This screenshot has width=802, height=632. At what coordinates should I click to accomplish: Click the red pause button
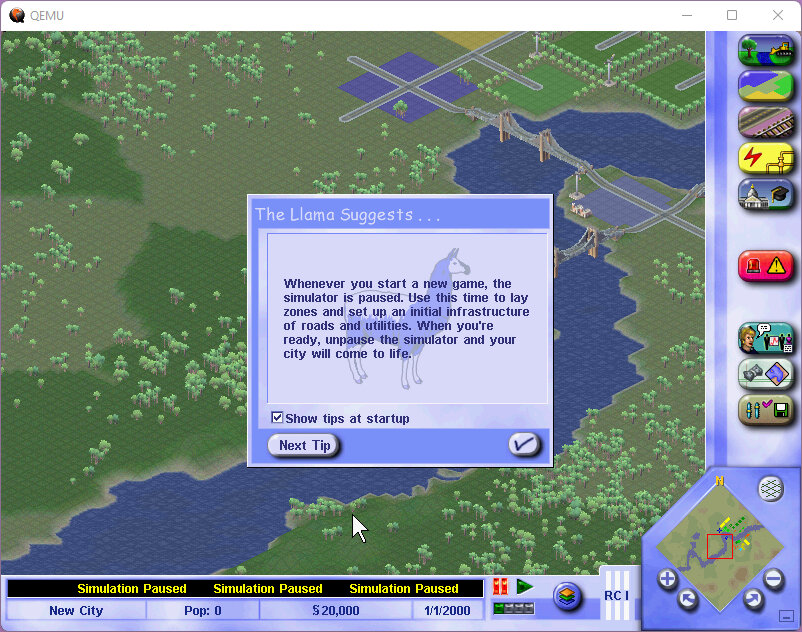click(501, 587)
